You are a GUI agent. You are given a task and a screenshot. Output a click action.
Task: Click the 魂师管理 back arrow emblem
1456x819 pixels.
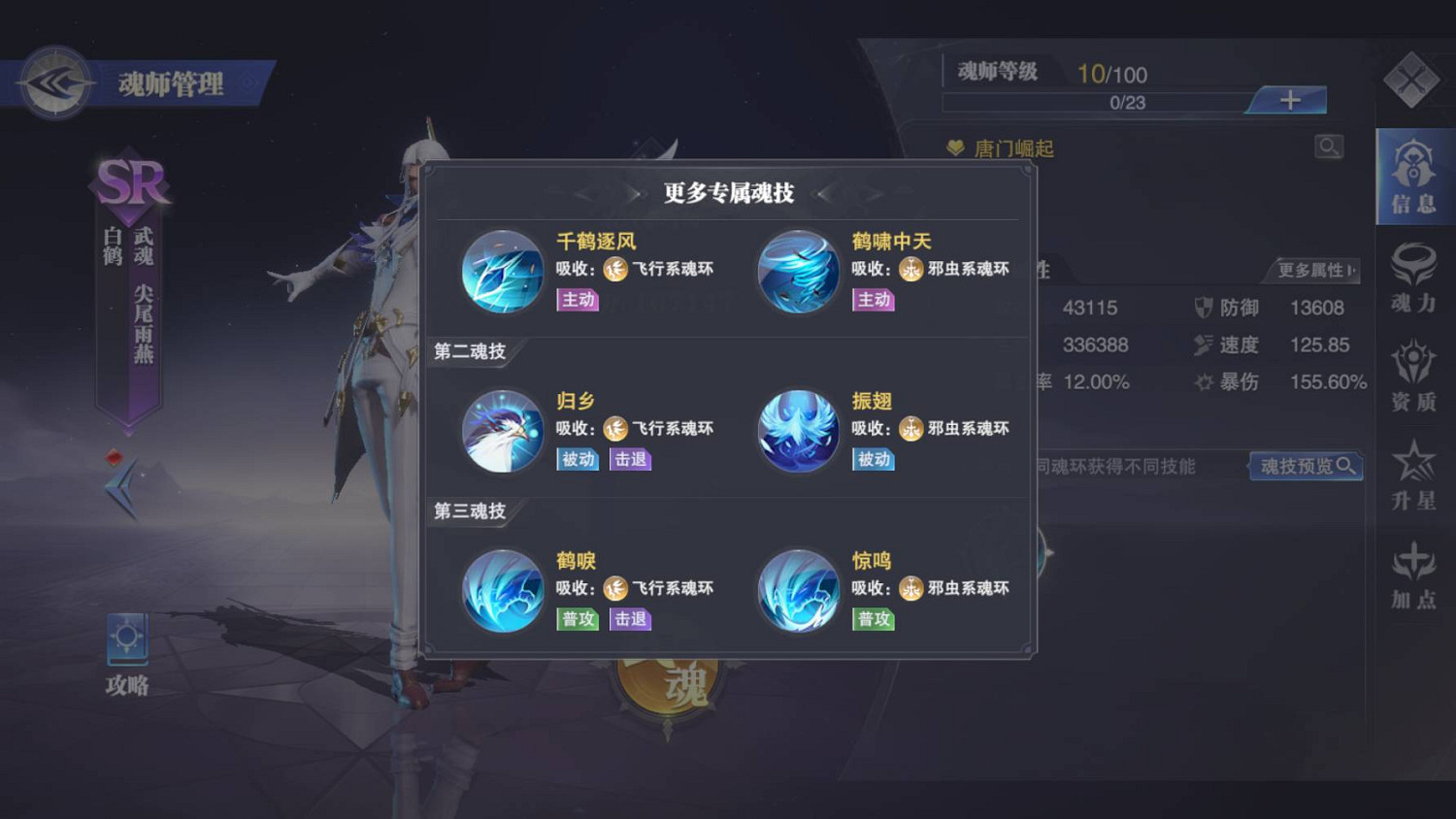[x=56, y=82]
